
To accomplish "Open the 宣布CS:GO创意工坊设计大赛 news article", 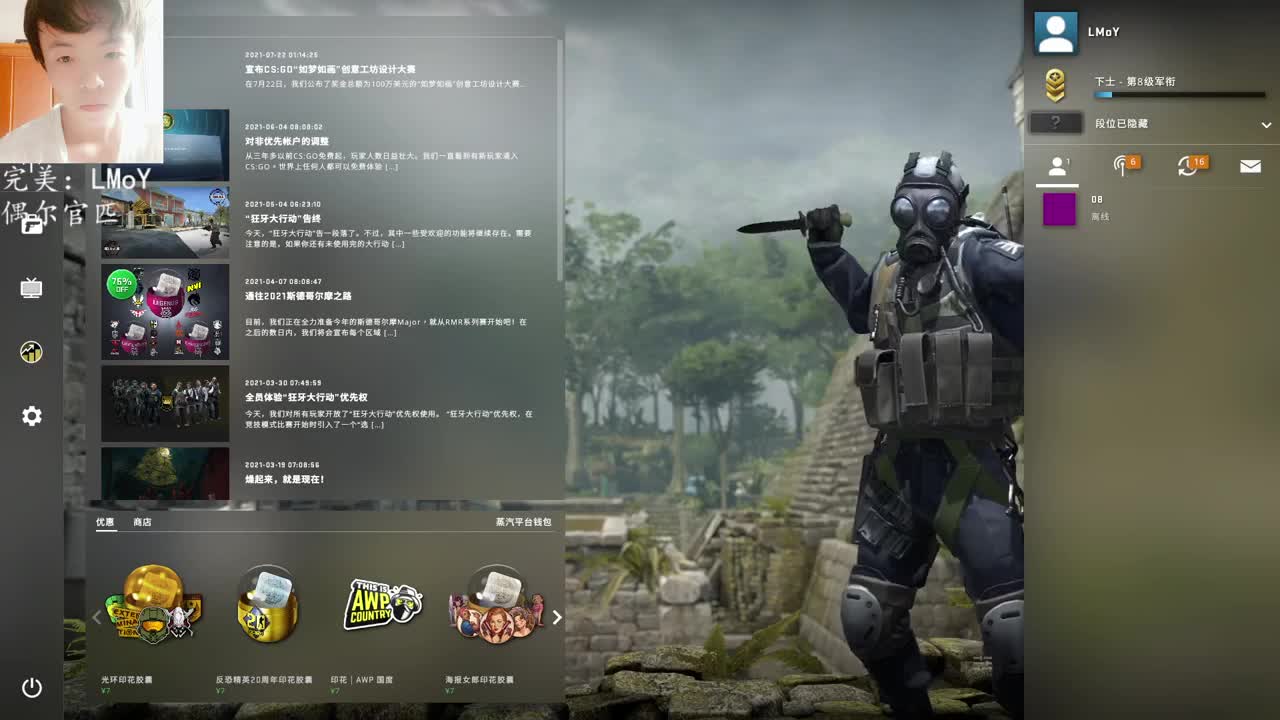I will coord(330,68).
